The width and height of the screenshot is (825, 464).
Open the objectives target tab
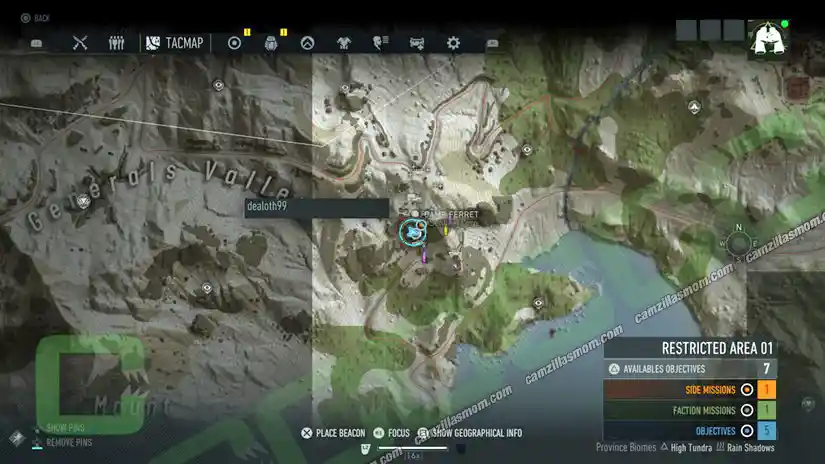(x=235, y=43)
